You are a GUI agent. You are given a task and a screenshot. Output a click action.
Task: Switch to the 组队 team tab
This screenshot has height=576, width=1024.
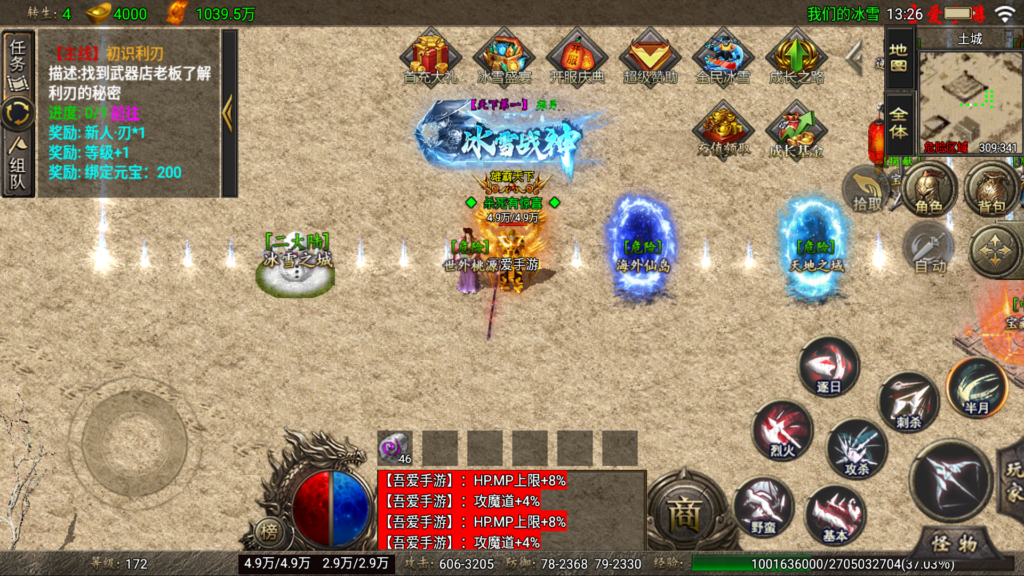pyautogui.click(x=18, y=165)
